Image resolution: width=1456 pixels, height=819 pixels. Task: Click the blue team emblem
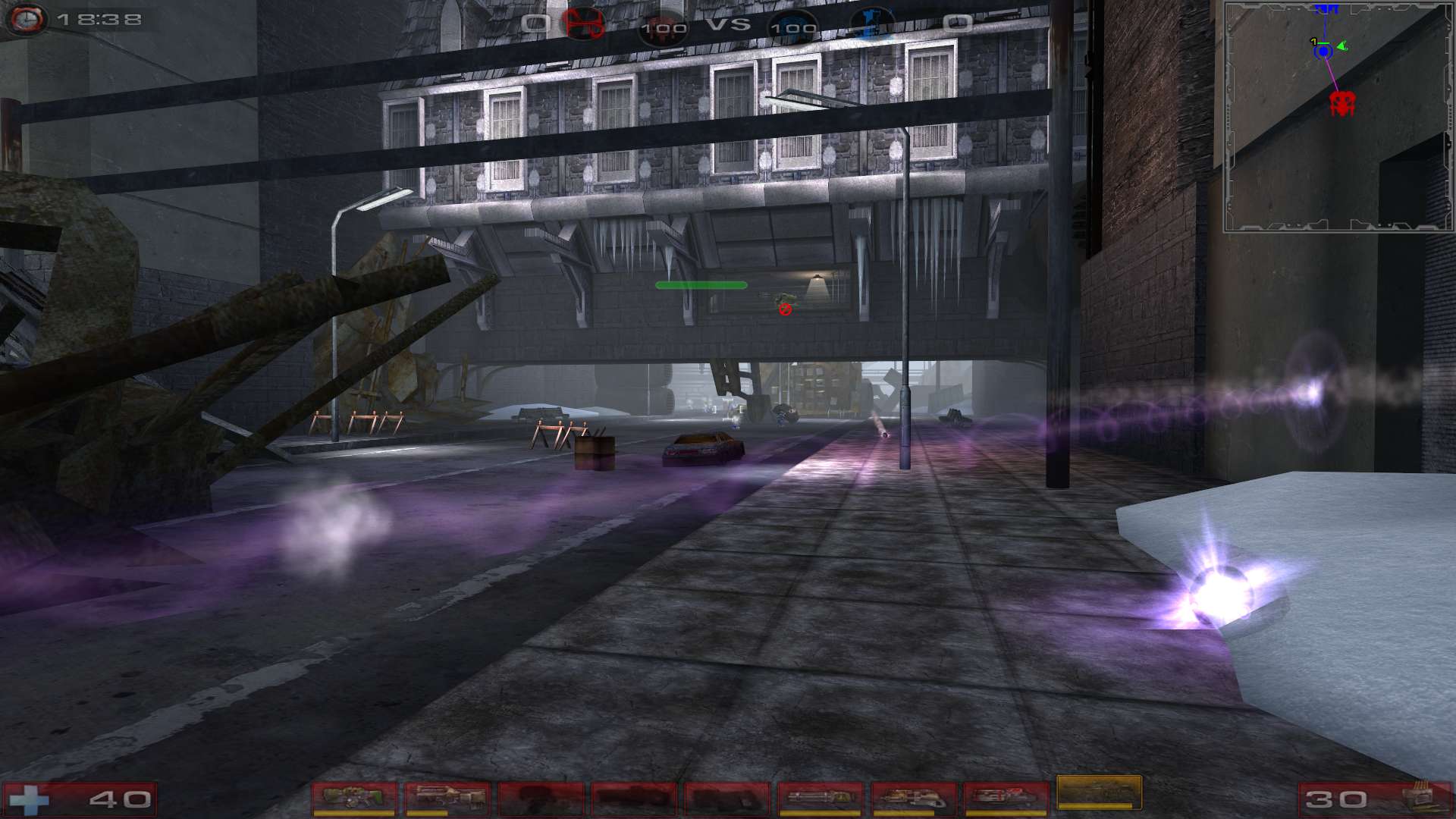point(872,24)
